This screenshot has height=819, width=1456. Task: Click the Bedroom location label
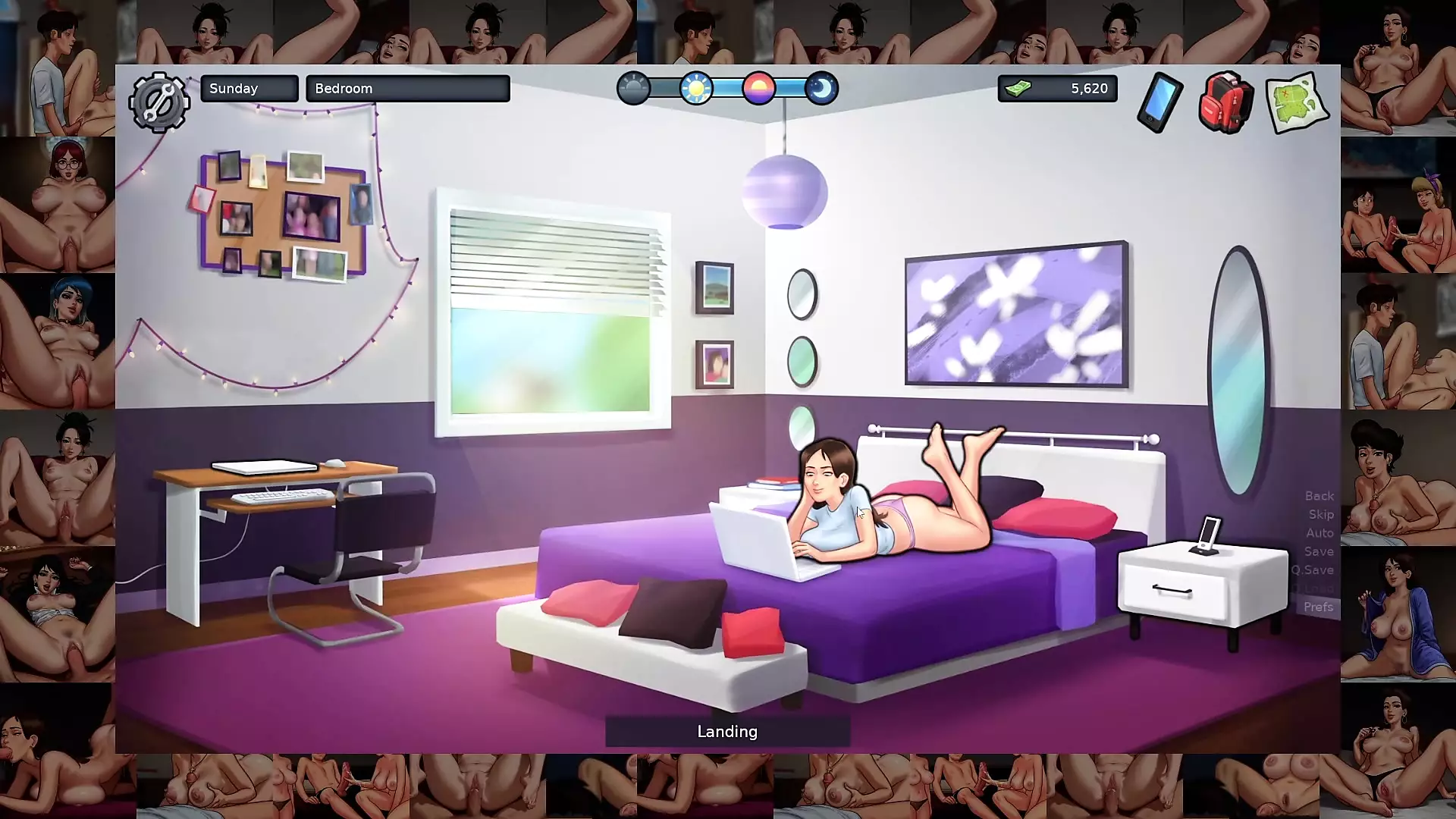(x=408, y=88)
